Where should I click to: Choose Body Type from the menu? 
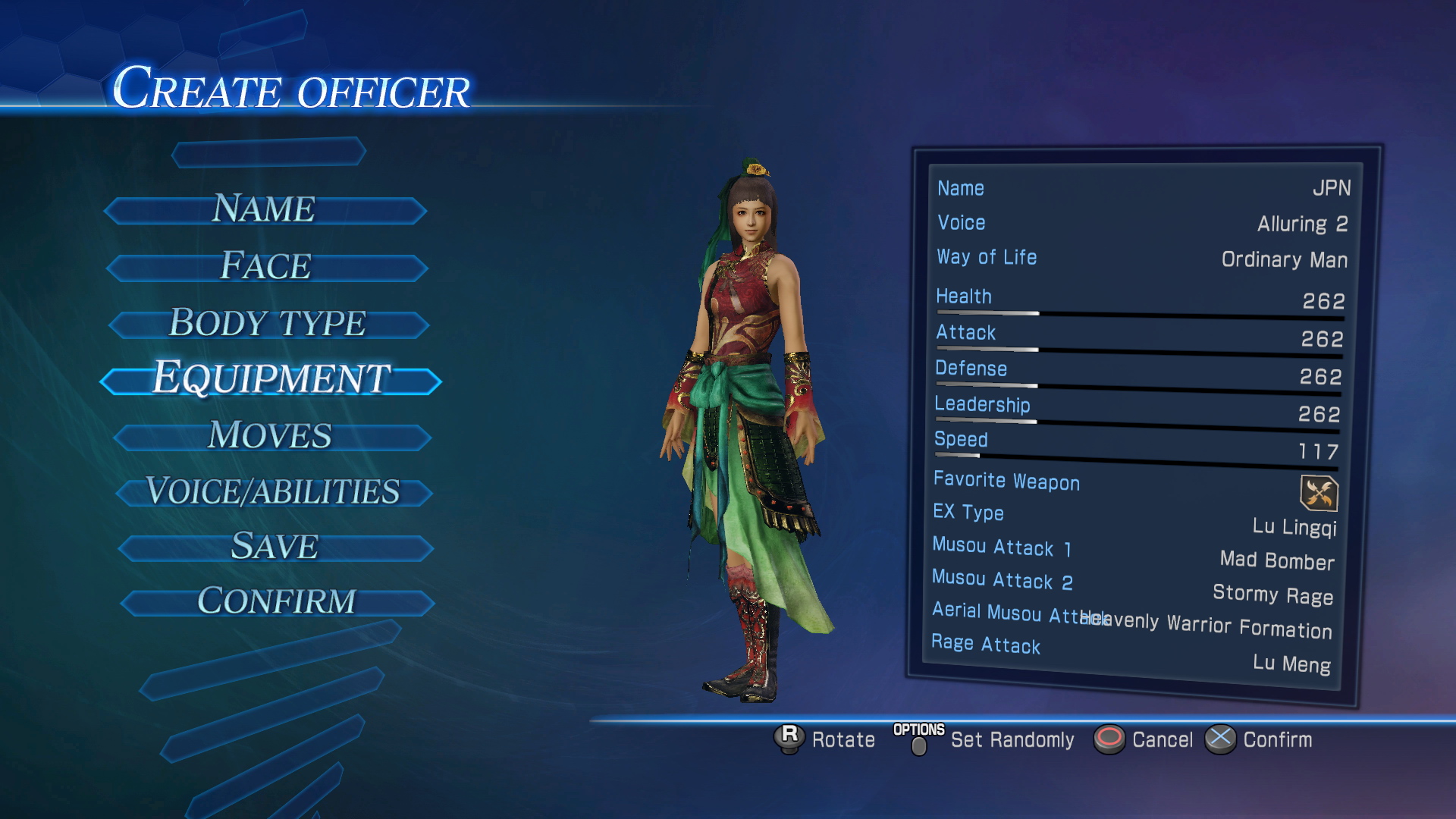[x=268, y=324]
